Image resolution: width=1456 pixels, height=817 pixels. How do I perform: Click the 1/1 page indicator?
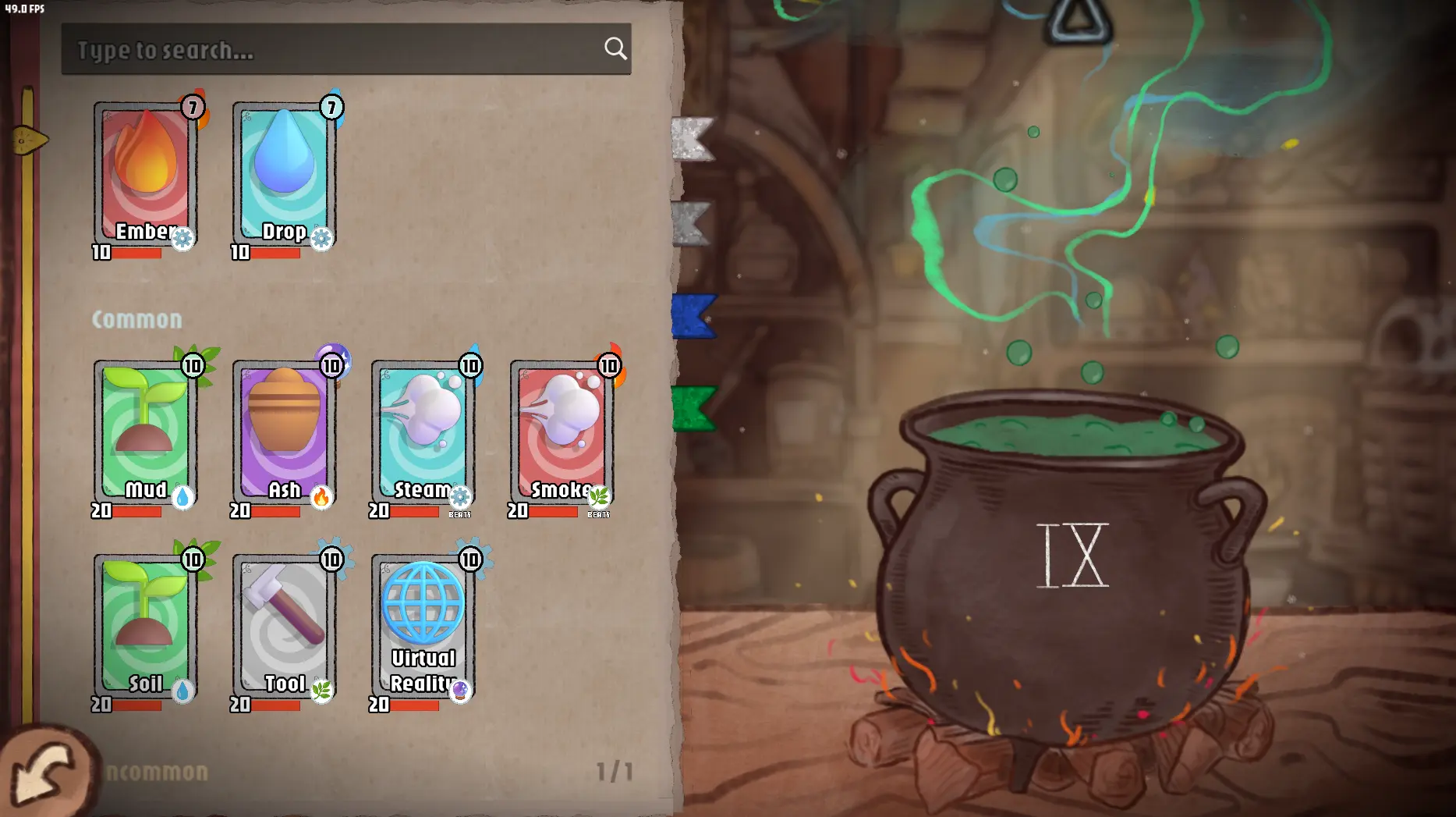pyautogui.click(x=615, y=770)
